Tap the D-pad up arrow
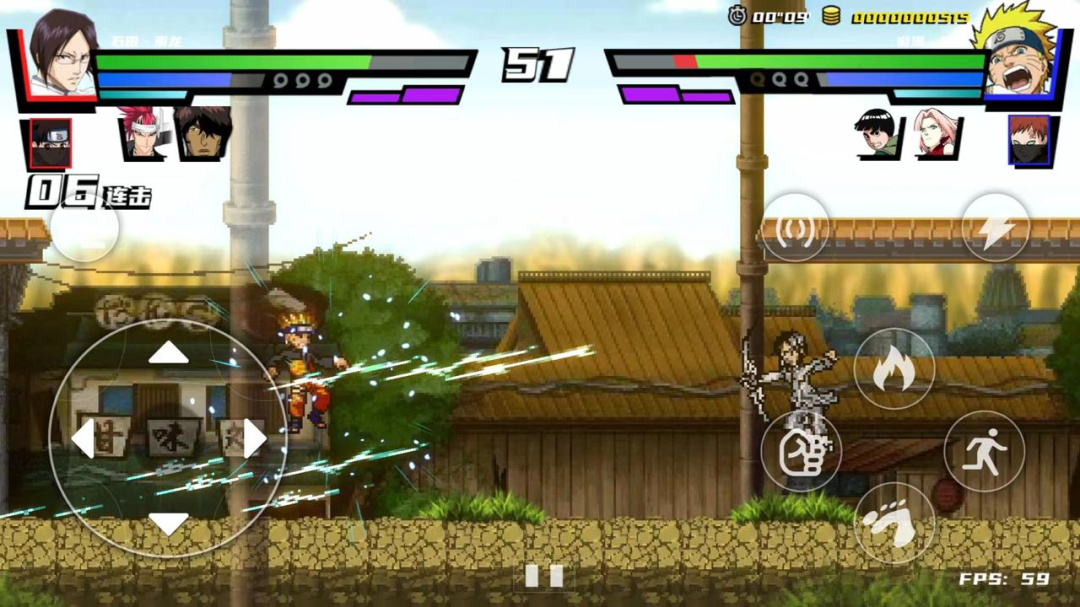The image size is (1080, 607). pos(168,352)
